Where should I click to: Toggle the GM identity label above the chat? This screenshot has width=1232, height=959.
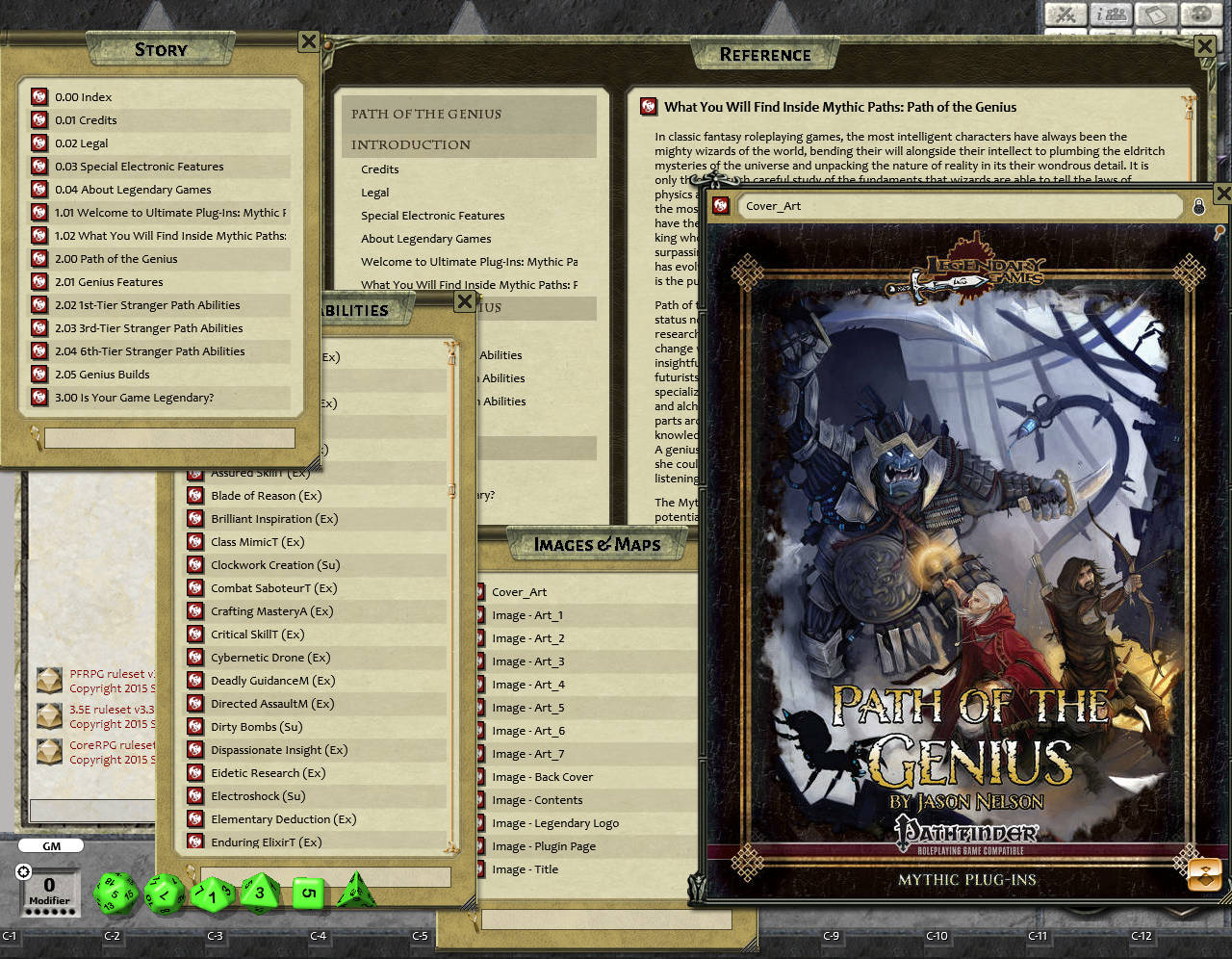point(50,844)
